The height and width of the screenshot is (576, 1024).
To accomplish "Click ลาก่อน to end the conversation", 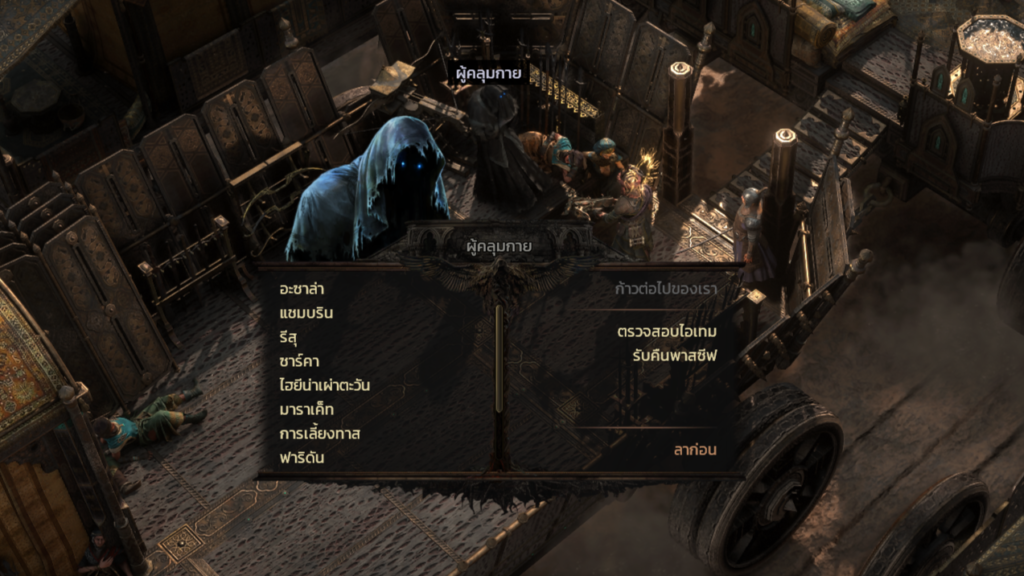I will pos(695,450).
